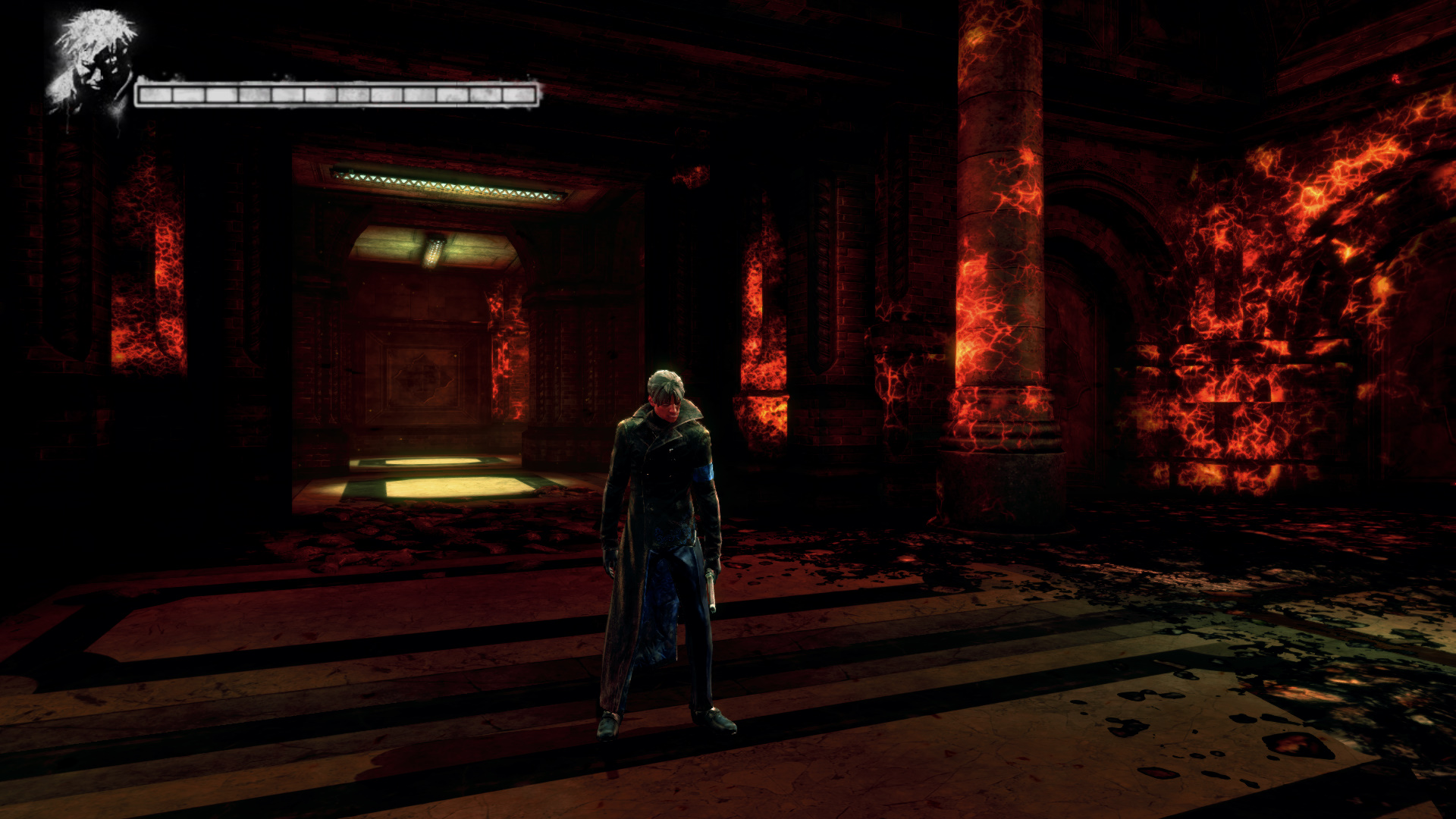1456x819 pixels.
Task: Click the white-haired character portrait icon
Action: click(x=93, y=63)
